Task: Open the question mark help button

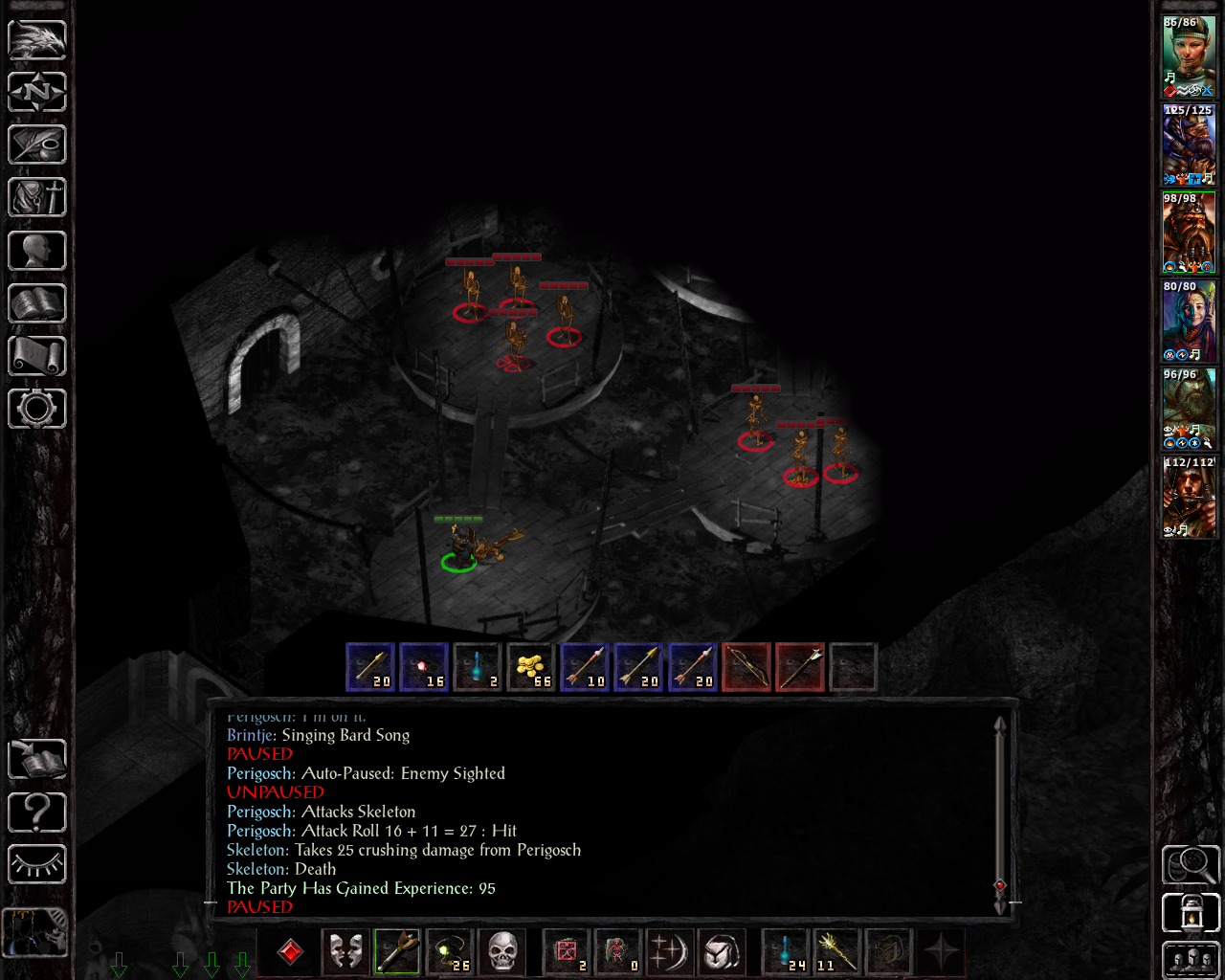Action: (x=37, y=813)
